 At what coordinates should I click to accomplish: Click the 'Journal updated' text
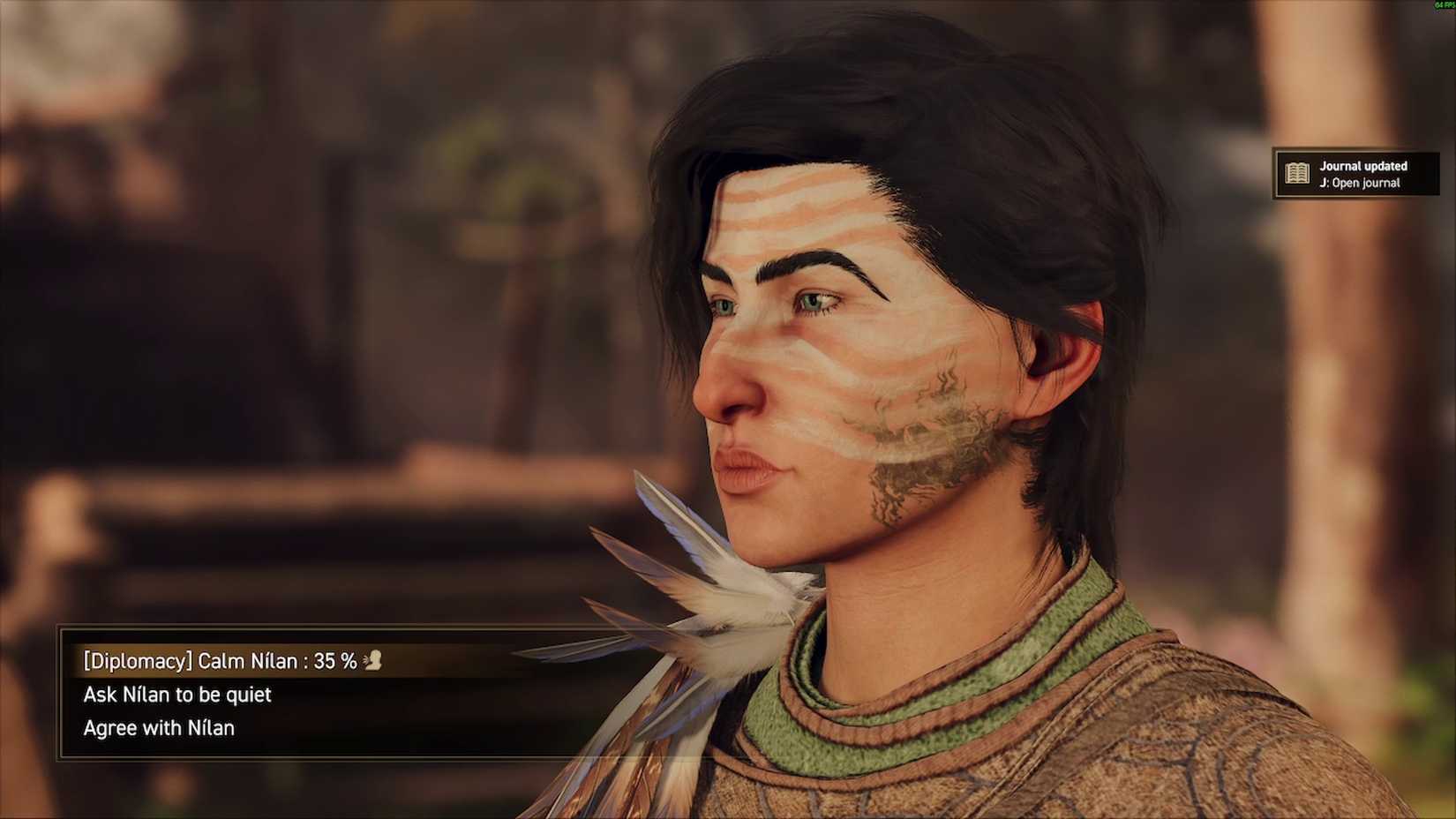(x=1362, y=165)
